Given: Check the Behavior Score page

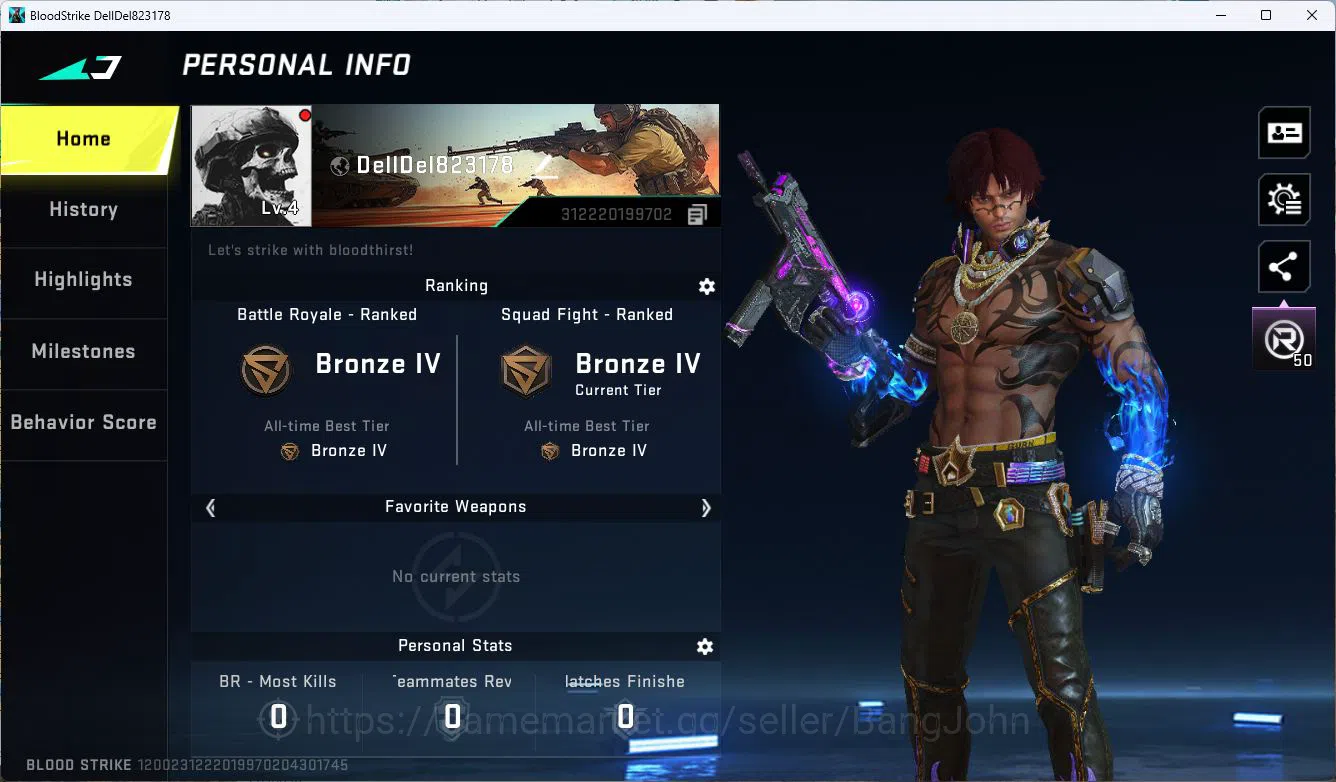Looking at the screenshot, I should (83, 421).
